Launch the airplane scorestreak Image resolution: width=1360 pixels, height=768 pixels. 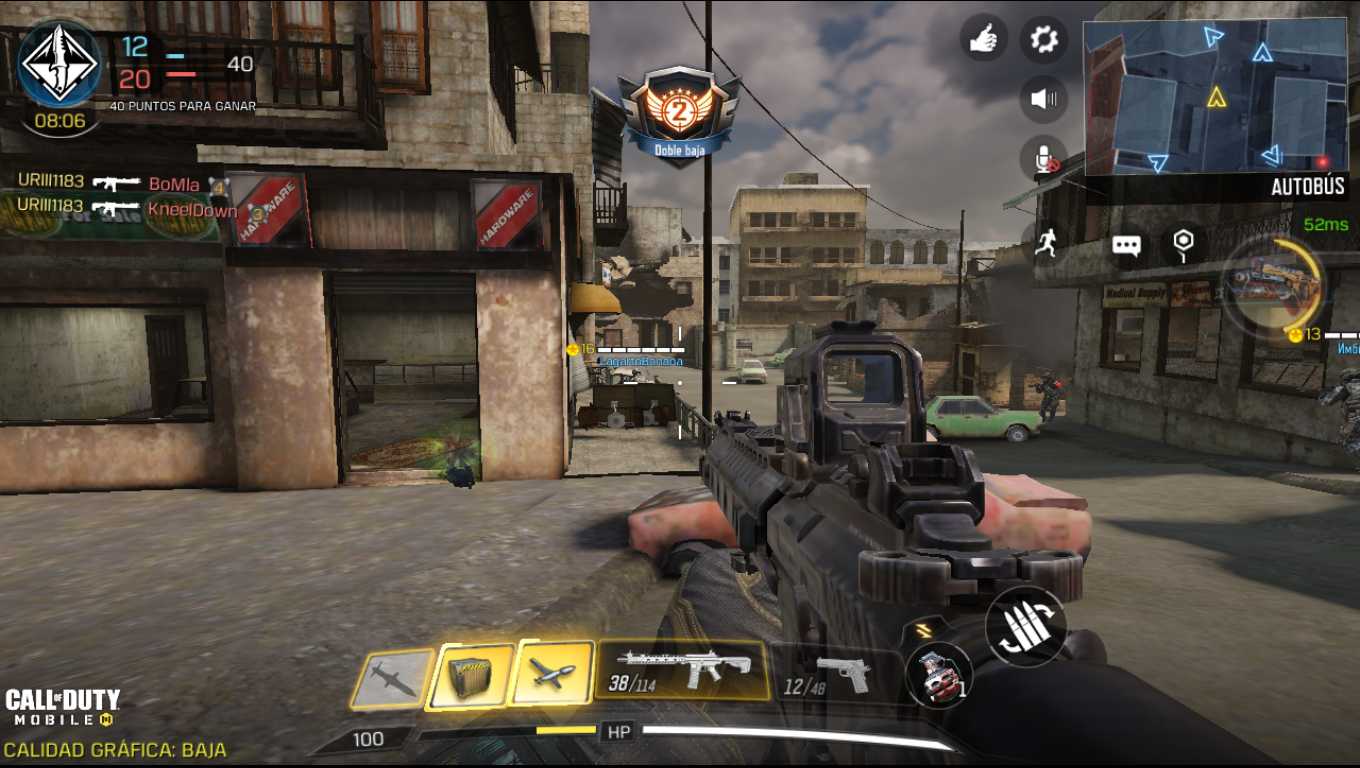[552, 672]
